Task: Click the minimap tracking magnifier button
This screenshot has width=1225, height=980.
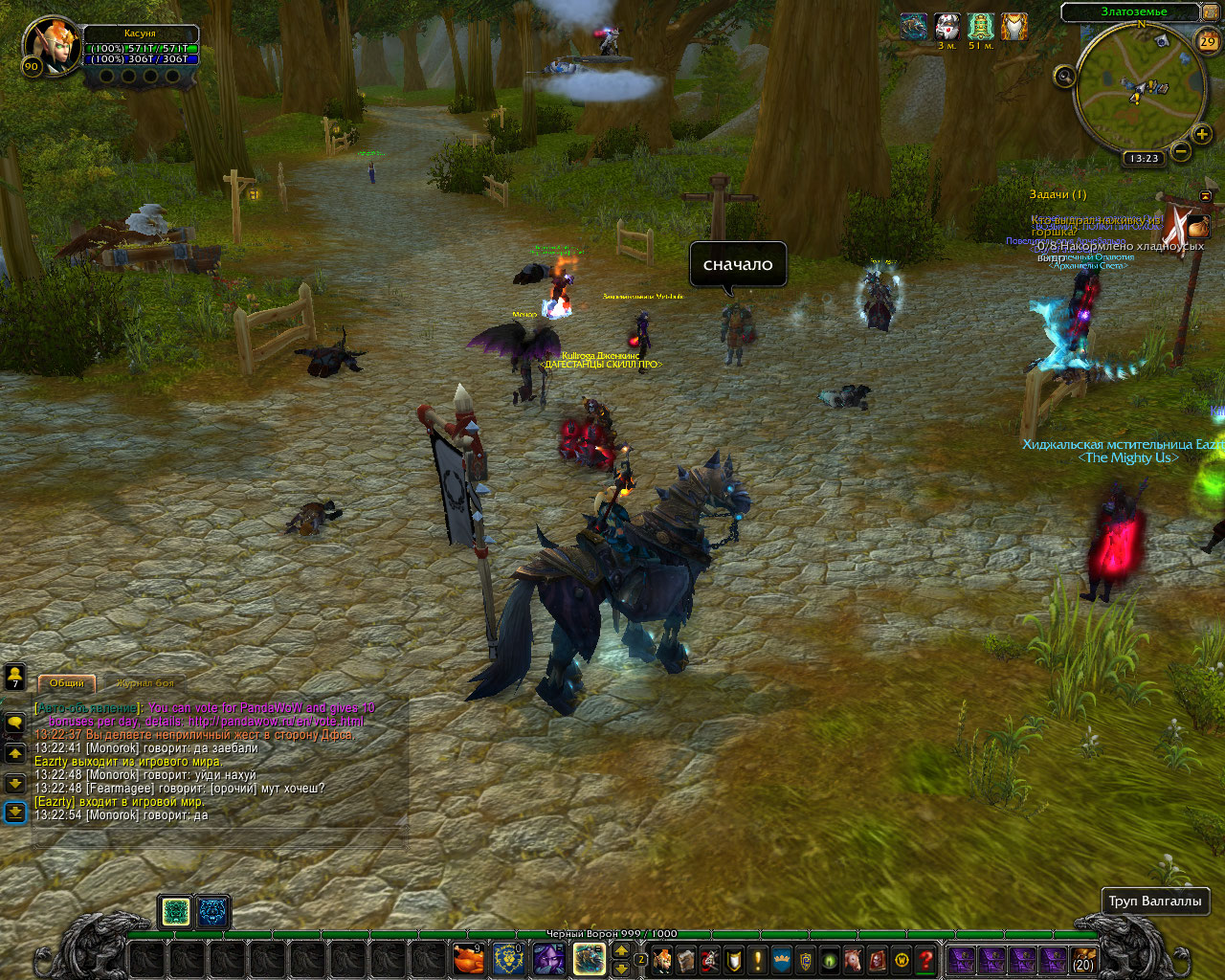Action: click(x=1064, y=77)
